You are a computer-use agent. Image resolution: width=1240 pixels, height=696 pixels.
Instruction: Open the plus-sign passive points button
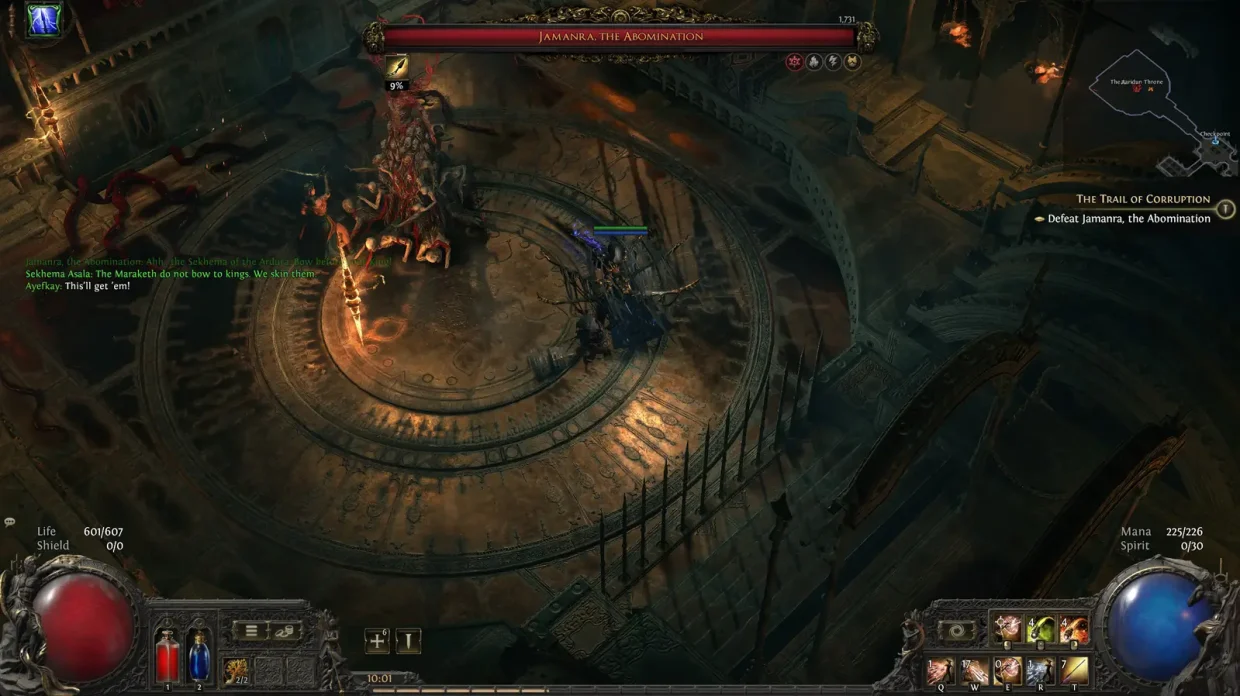coord(377,641)
